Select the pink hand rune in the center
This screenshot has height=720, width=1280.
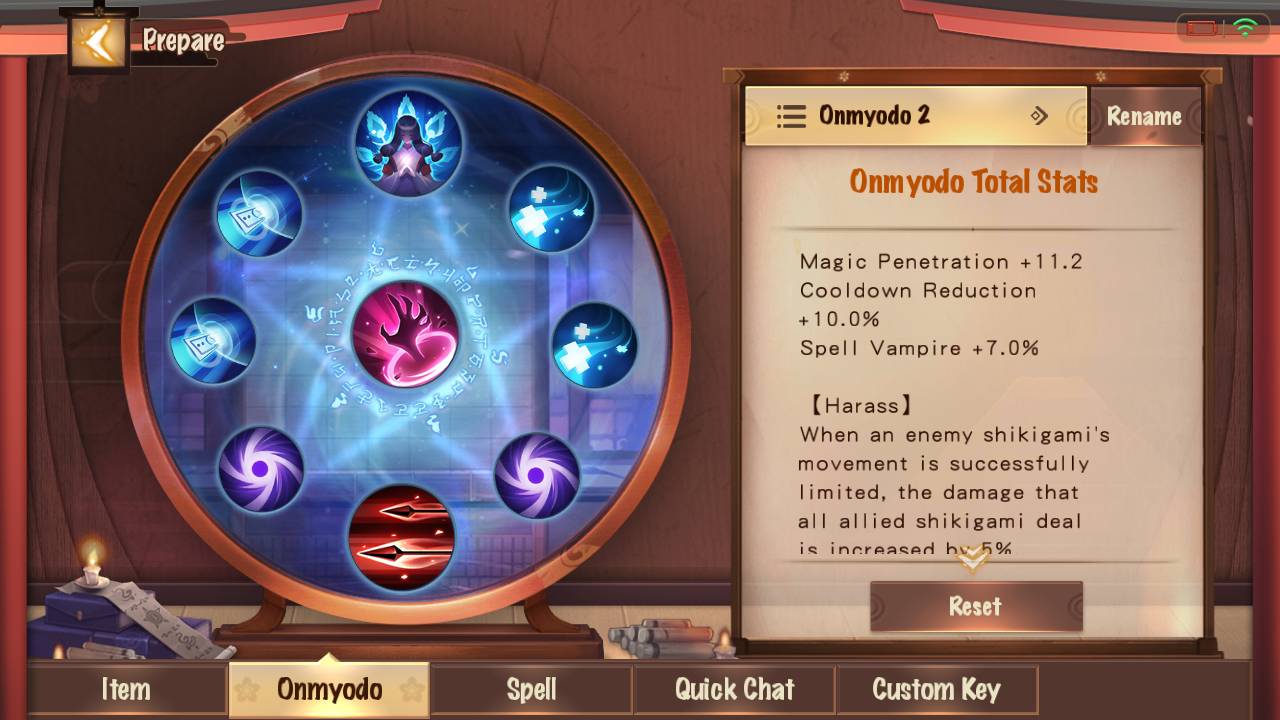[406, 334]
